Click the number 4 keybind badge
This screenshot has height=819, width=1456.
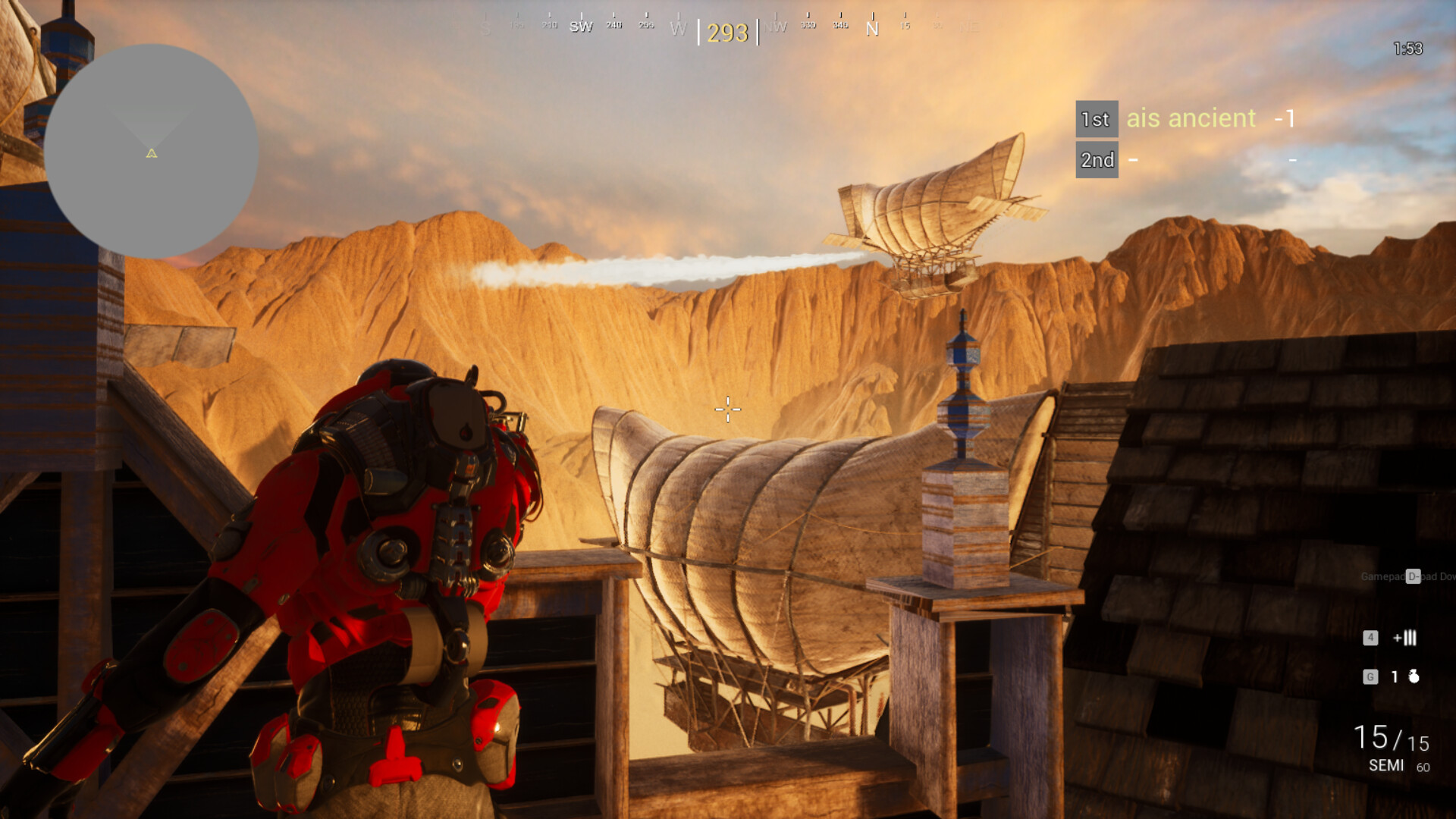1370,639
